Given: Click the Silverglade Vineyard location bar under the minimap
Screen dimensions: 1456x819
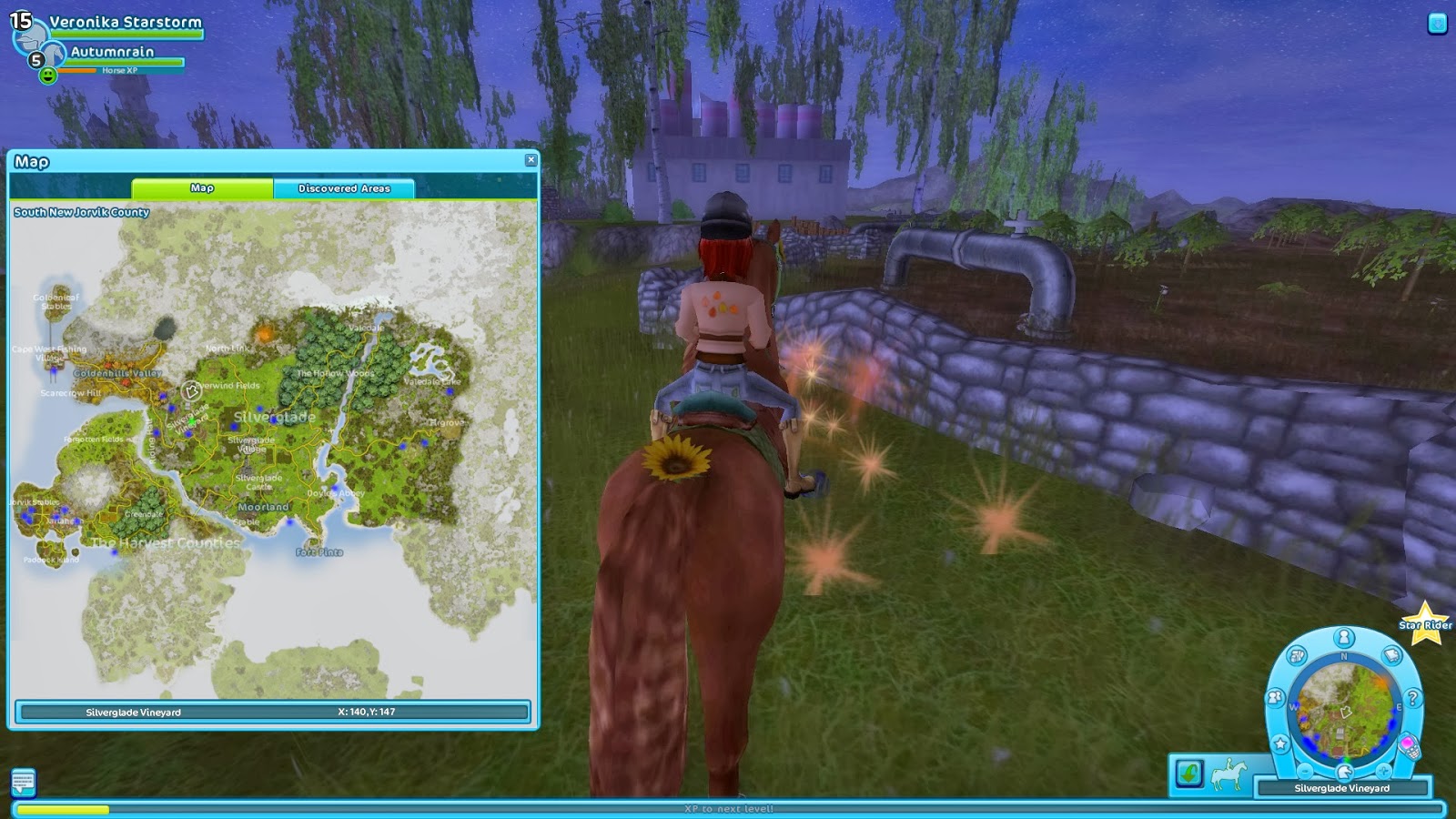Looking at the screenshot, I should 1342,788.
